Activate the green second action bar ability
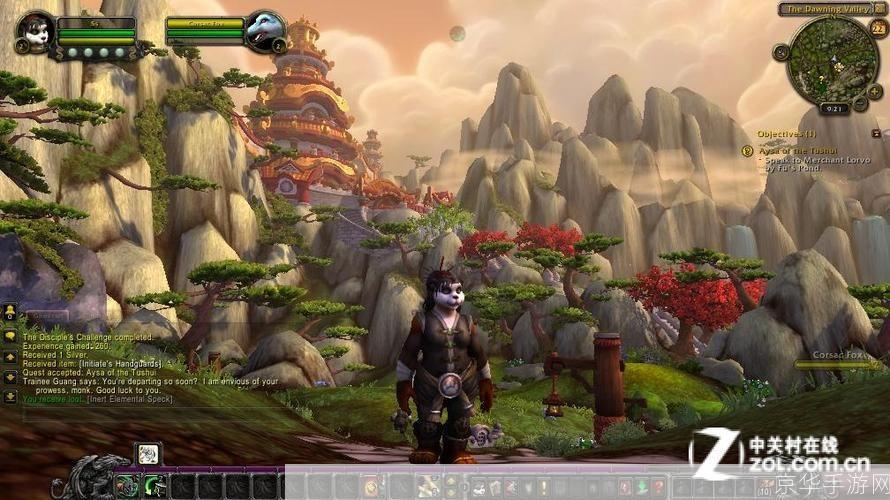This screenshot has height=500, width=890. click(154, 487)
